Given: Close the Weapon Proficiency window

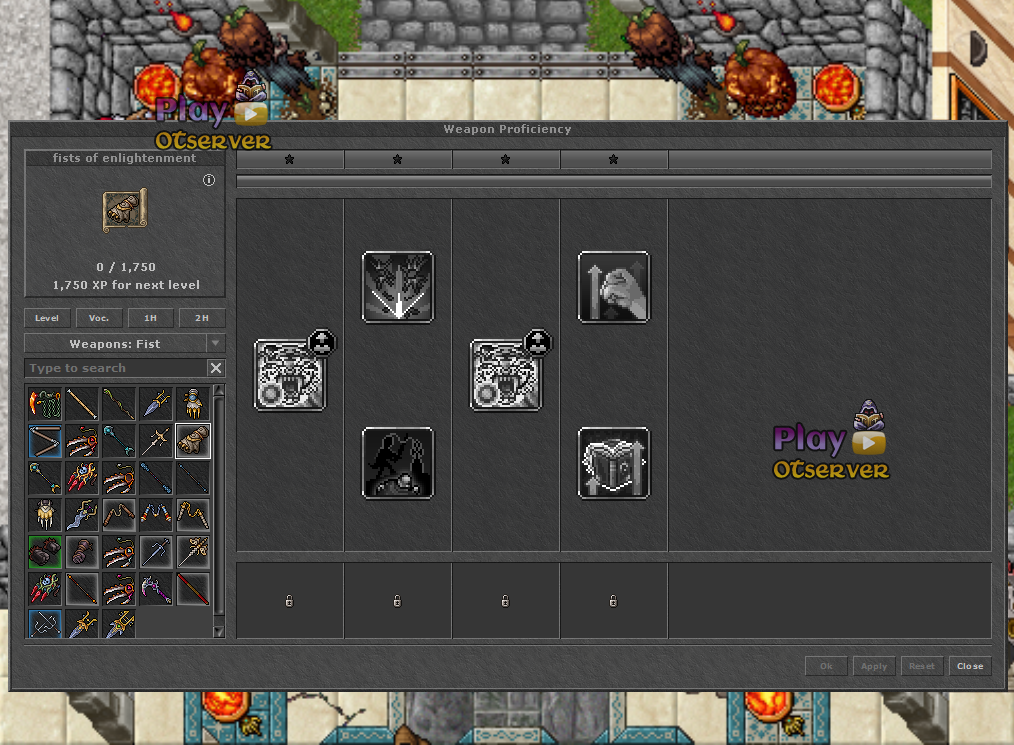Looking at the screenshot, I should pyautogui.click(x=970, y=666).
